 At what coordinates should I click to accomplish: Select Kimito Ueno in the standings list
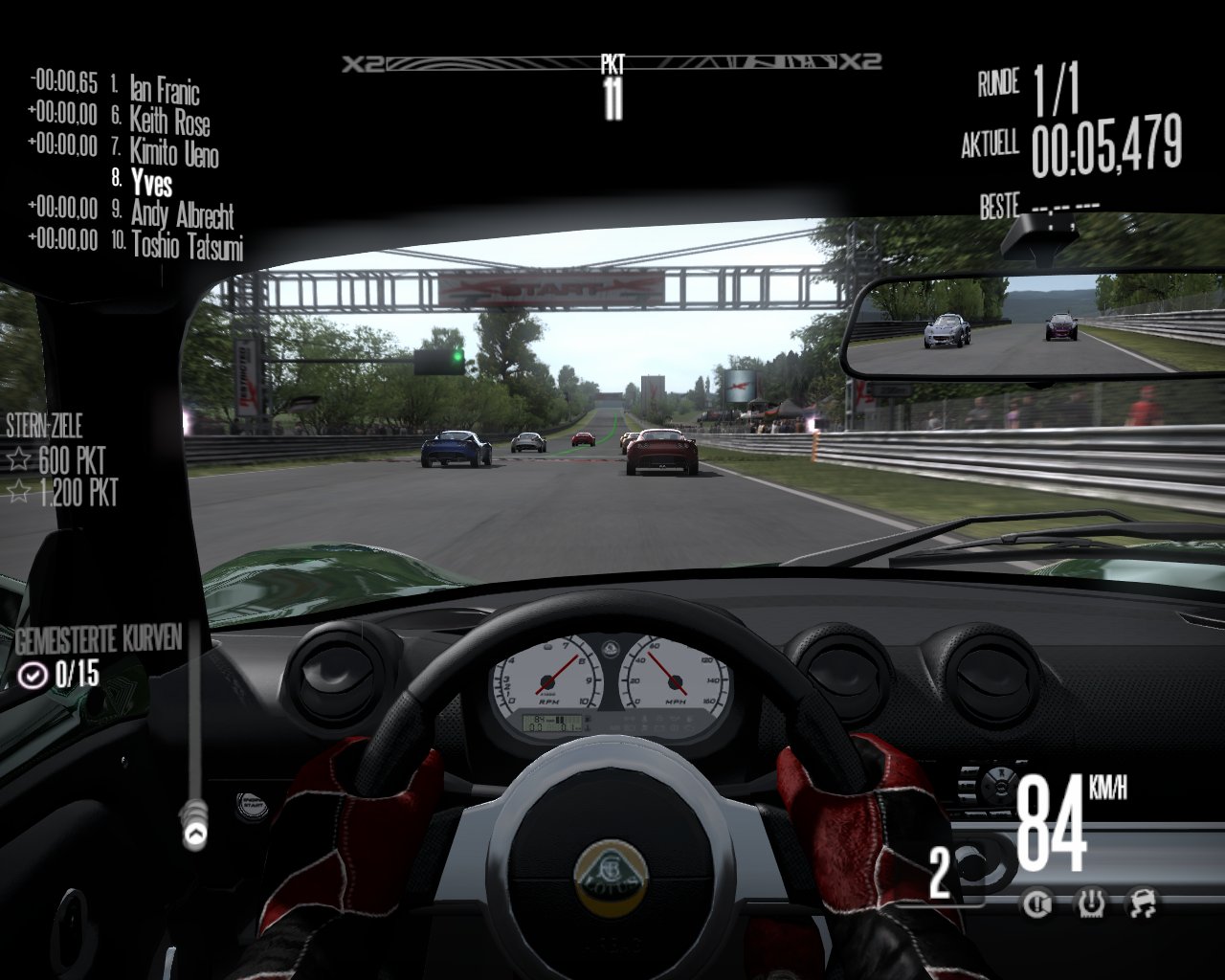pos(174,152)
